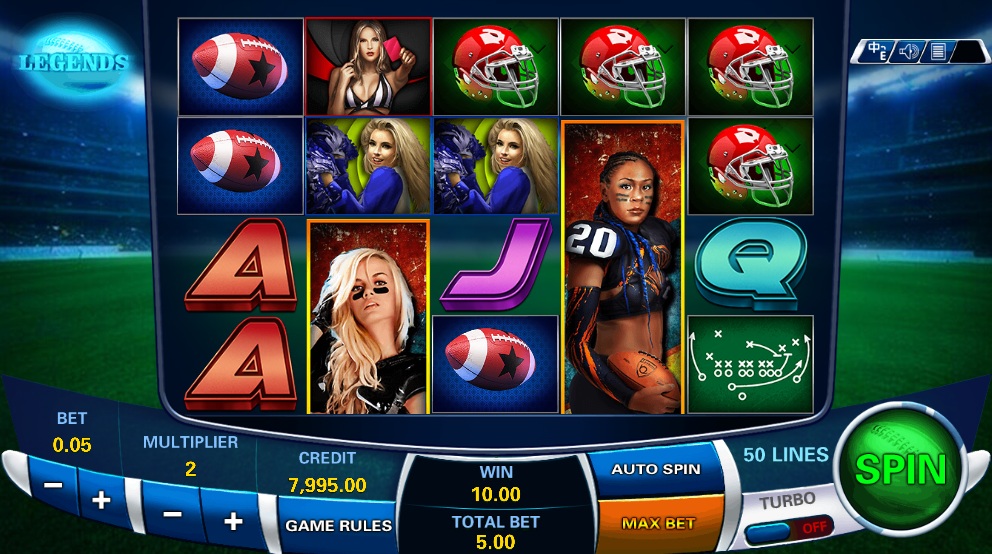Image resolution: width=992 pixels, height=554 pixels.
Task: Open the list menu icon
Action: pyautogui.click(x=938, y=51)
